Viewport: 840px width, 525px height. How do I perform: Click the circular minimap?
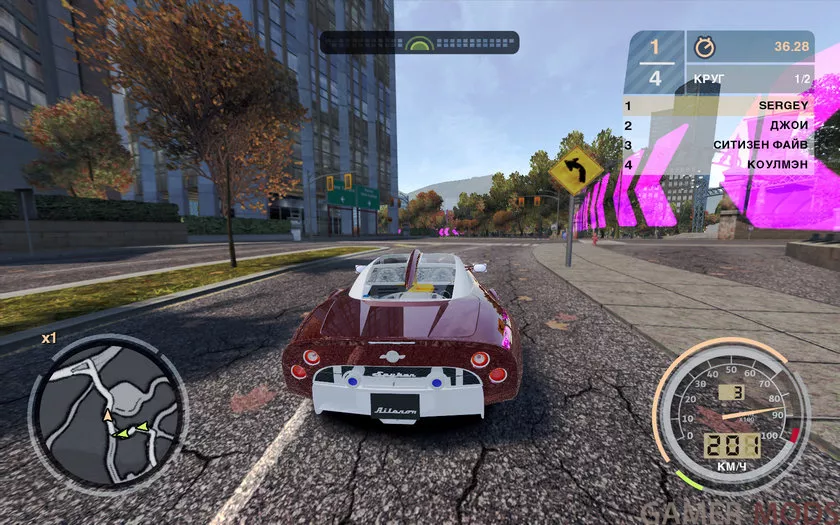(107, 410)
